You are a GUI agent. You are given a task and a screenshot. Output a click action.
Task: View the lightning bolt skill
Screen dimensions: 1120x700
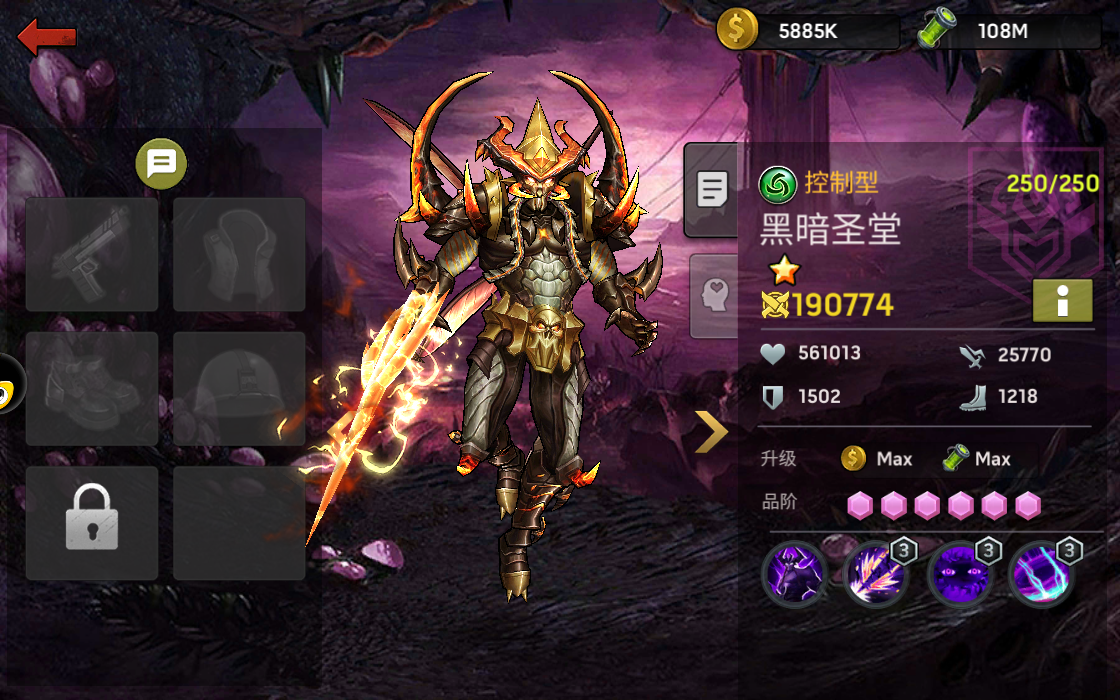click(x=1041, y=574)
